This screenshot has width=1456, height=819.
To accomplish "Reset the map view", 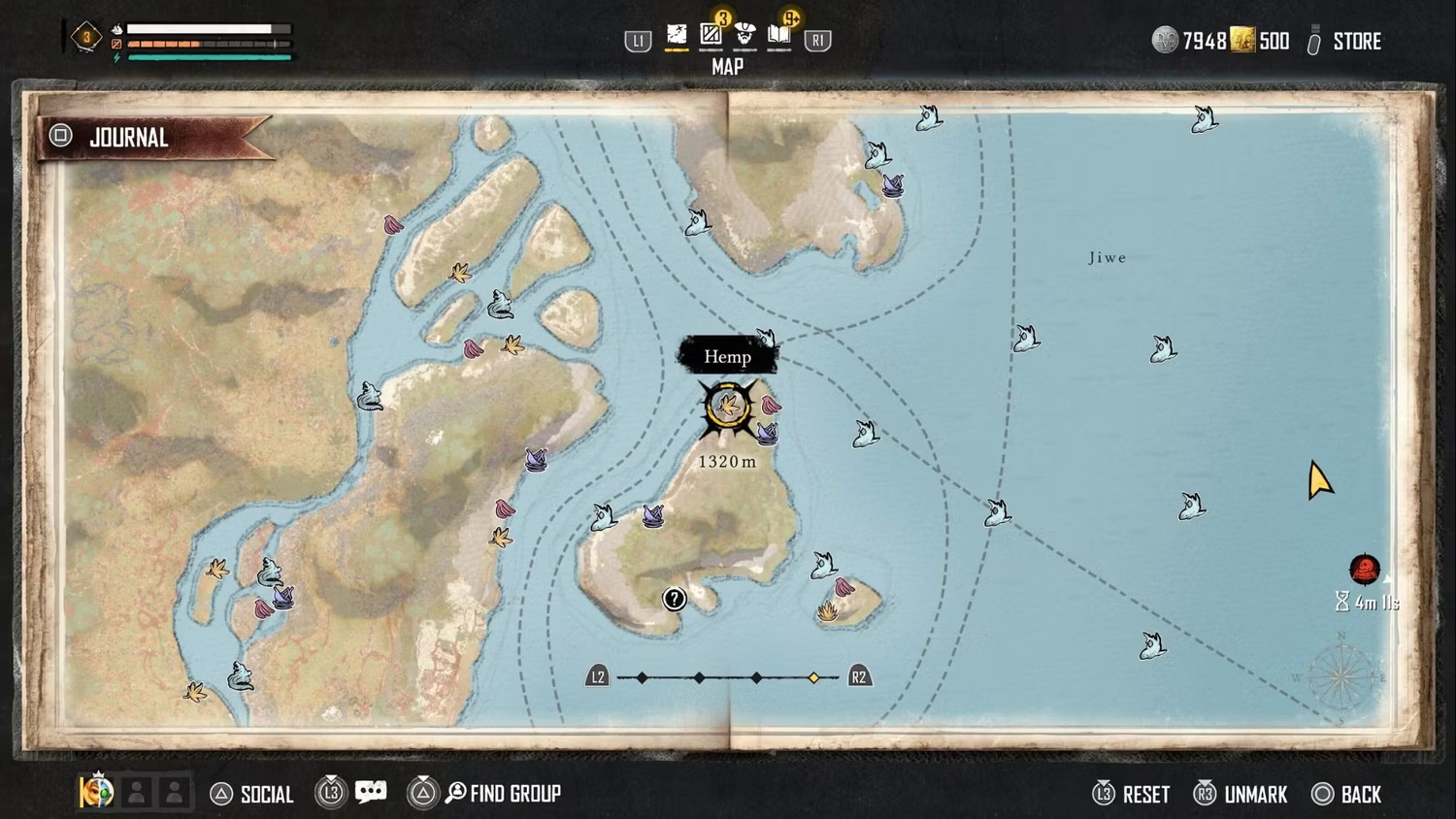I will point(1144,795).
